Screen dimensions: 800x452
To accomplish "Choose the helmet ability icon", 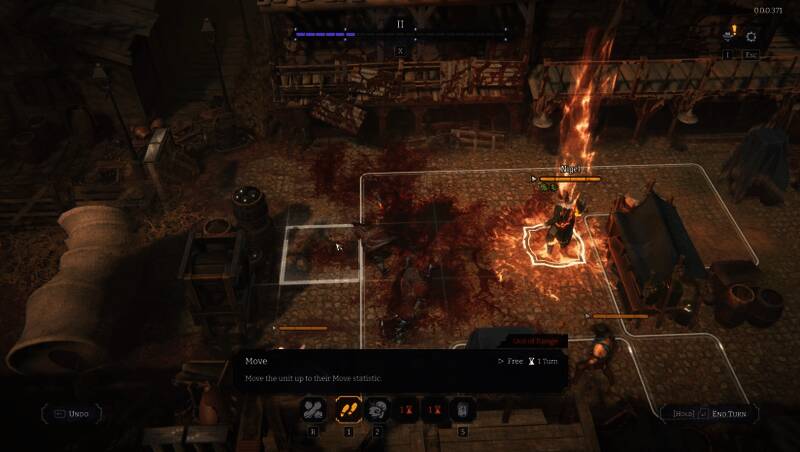I will tap(379, 409).
